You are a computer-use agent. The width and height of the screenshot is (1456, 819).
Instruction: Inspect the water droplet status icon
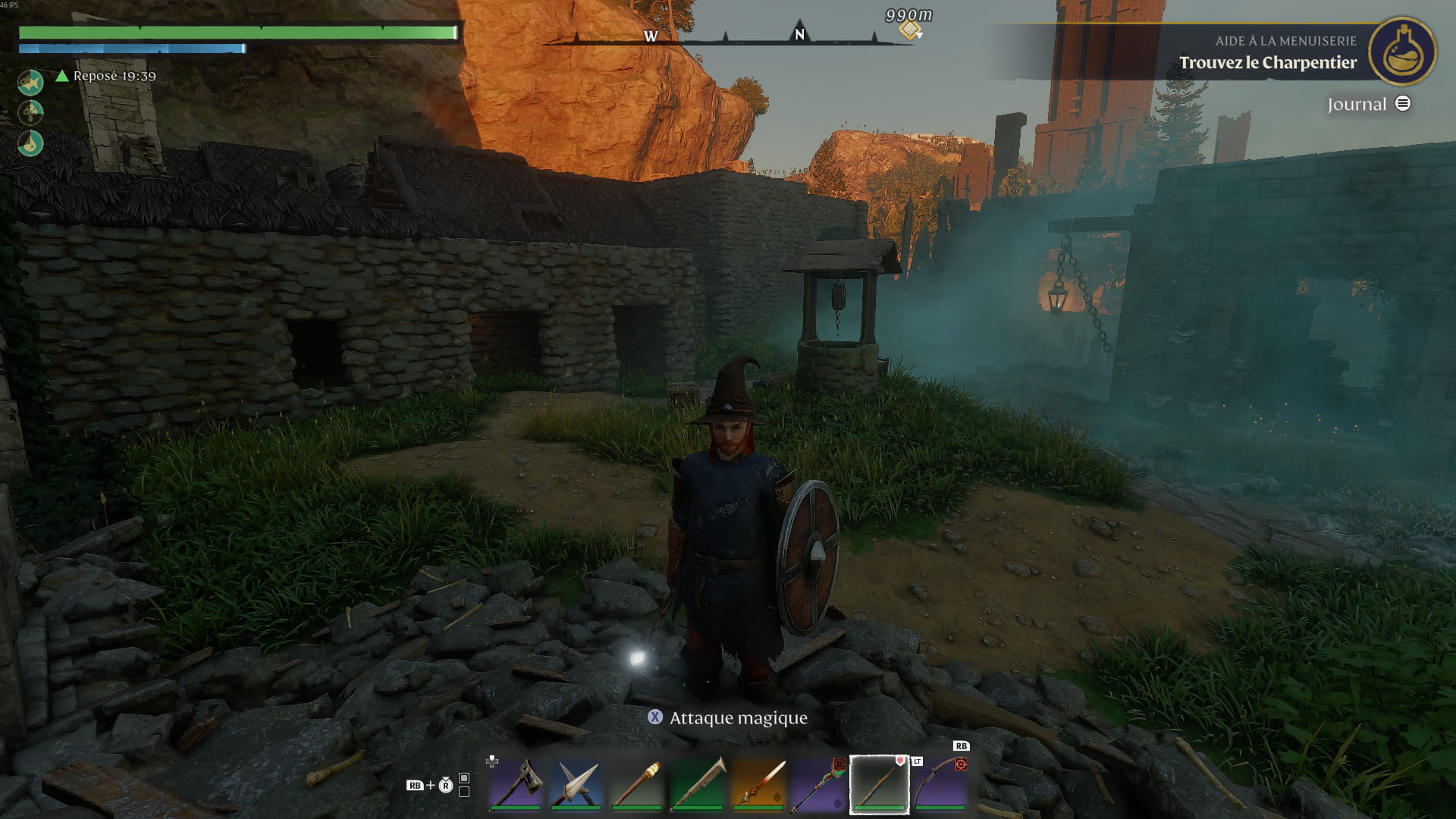pos(30,143)
